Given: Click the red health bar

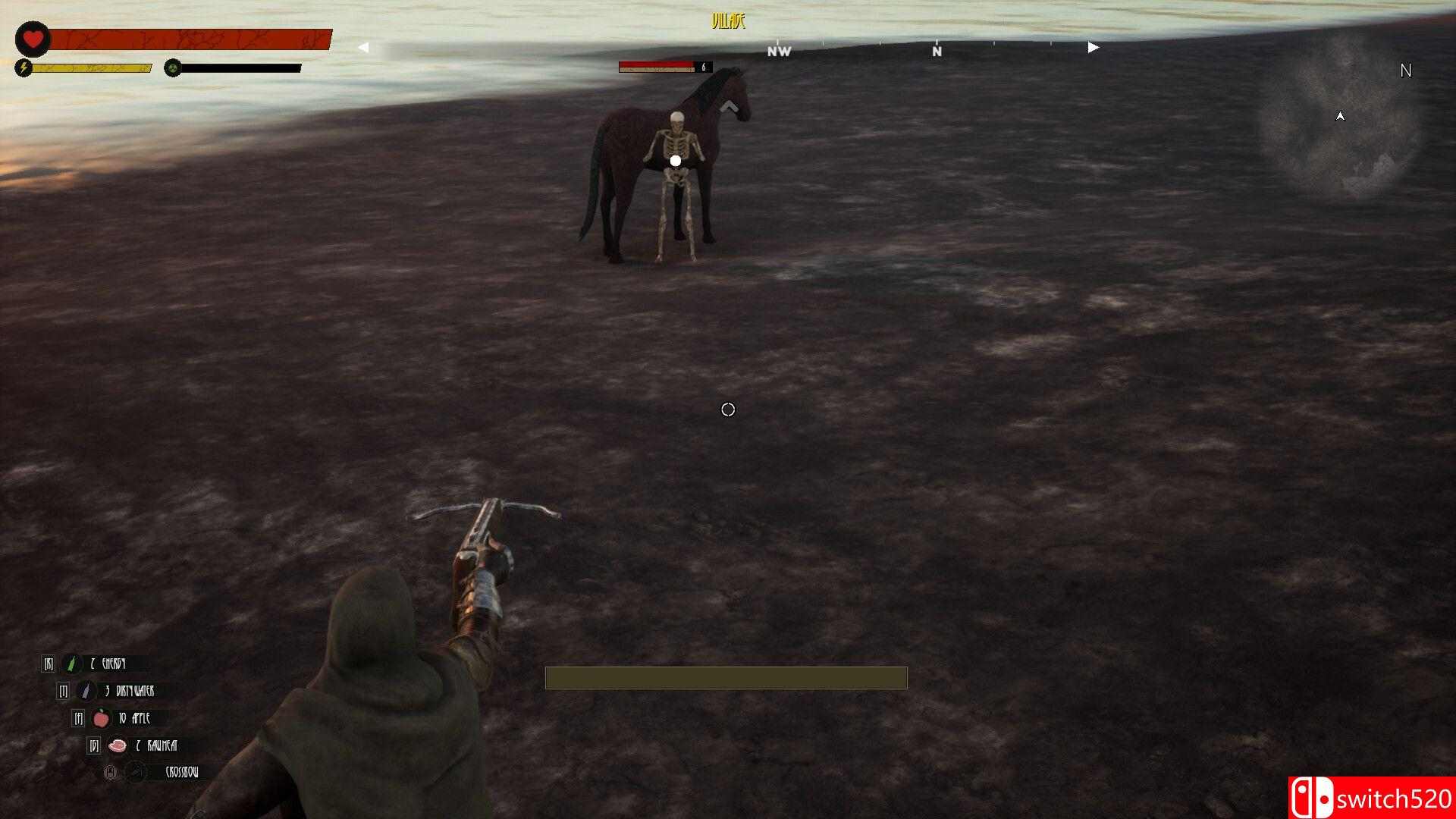Looking at the screenshot, I should pyautogui.click(x=190, y=39).
